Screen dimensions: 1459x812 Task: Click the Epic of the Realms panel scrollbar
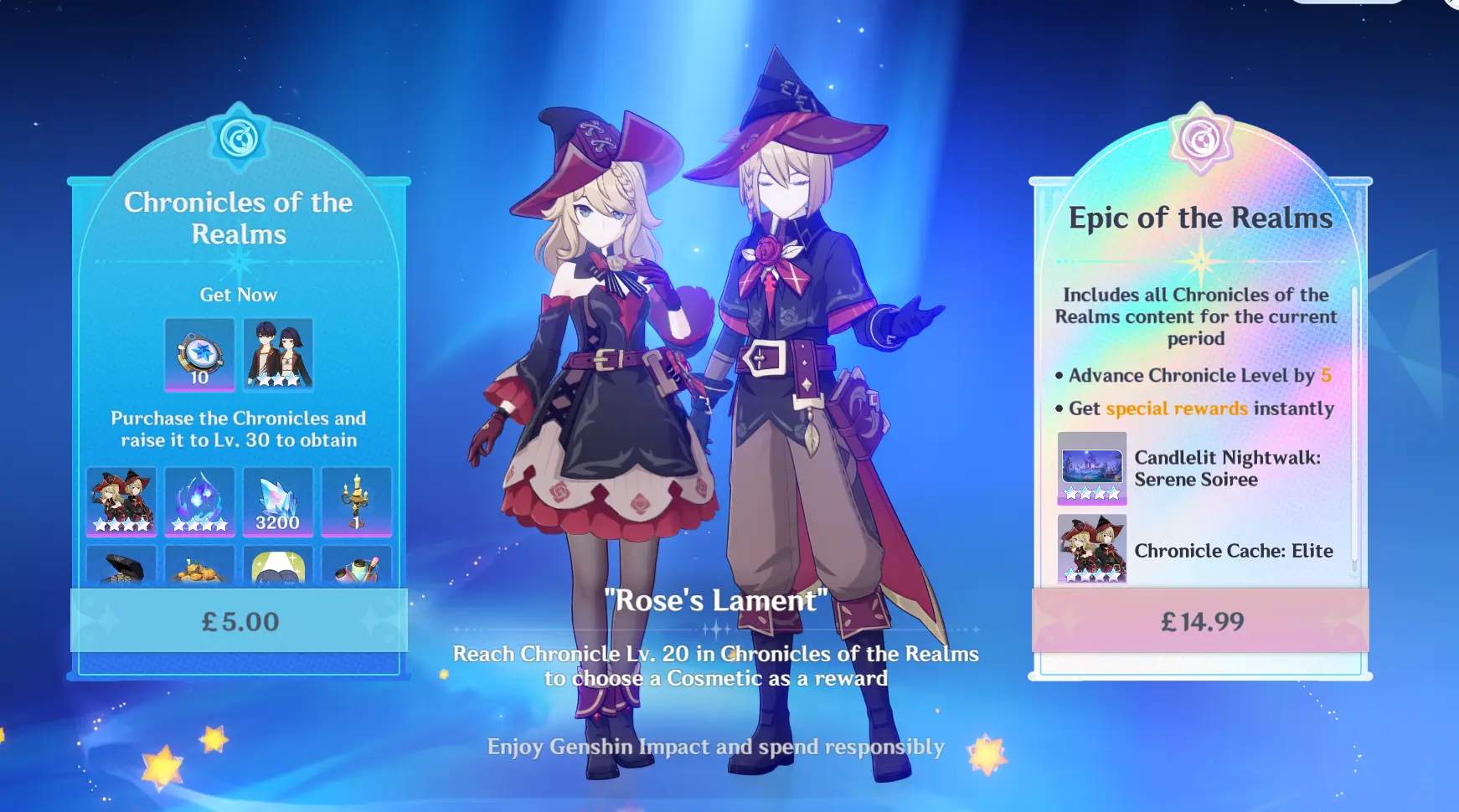click(x=1353, y=427)
